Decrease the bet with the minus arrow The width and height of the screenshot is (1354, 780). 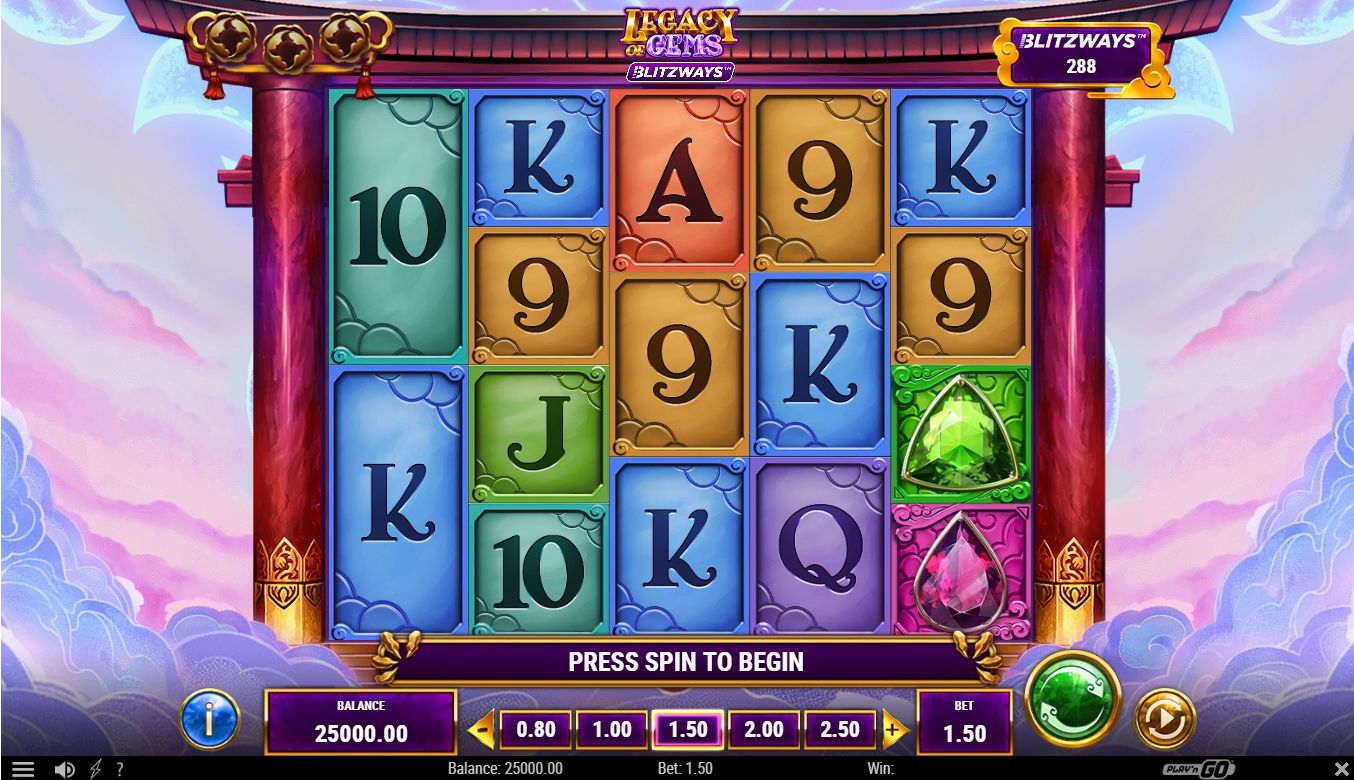coord(481,731)
